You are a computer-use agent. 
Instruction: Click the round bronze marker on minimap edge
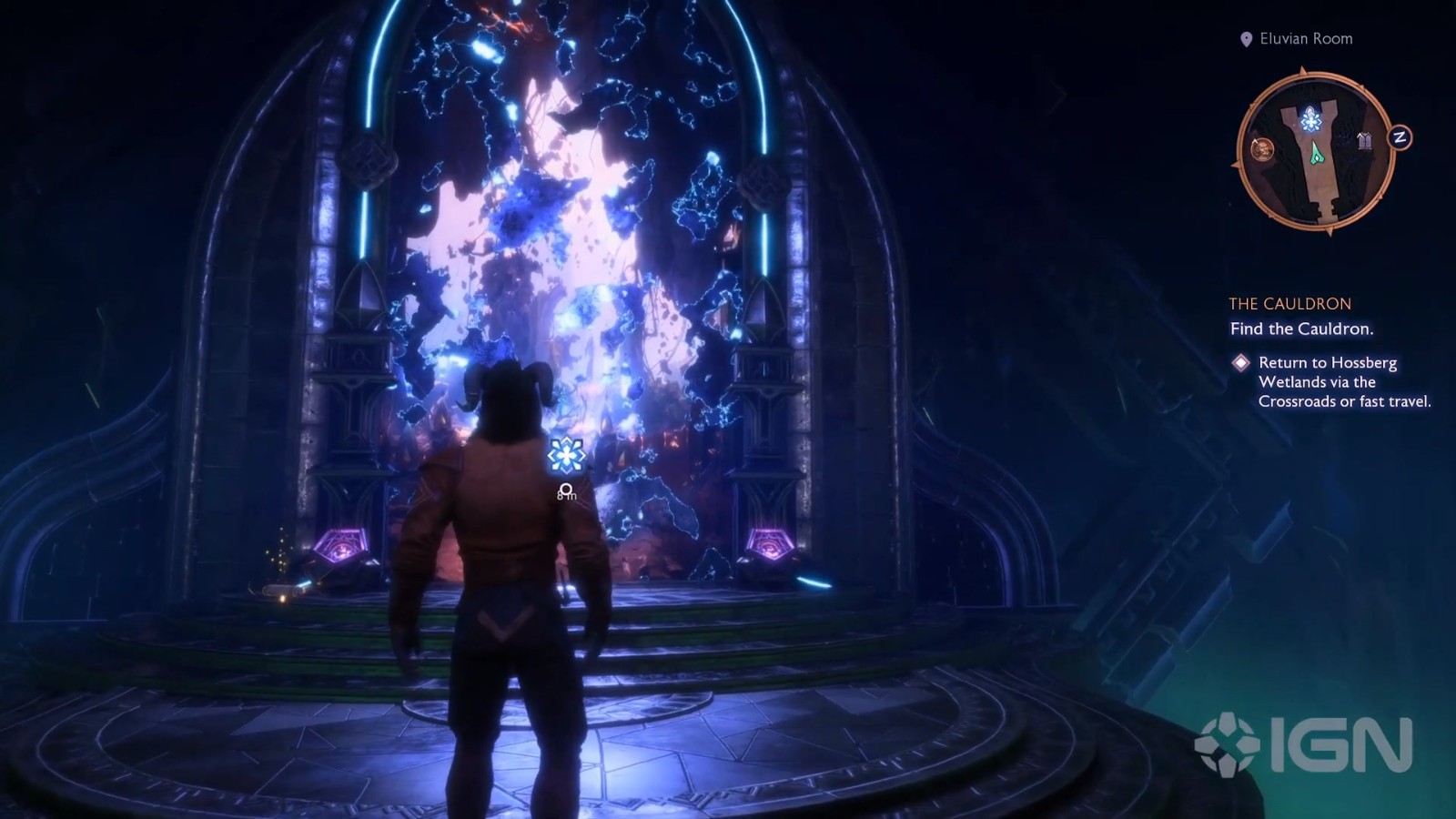(x=1261, y=148)
